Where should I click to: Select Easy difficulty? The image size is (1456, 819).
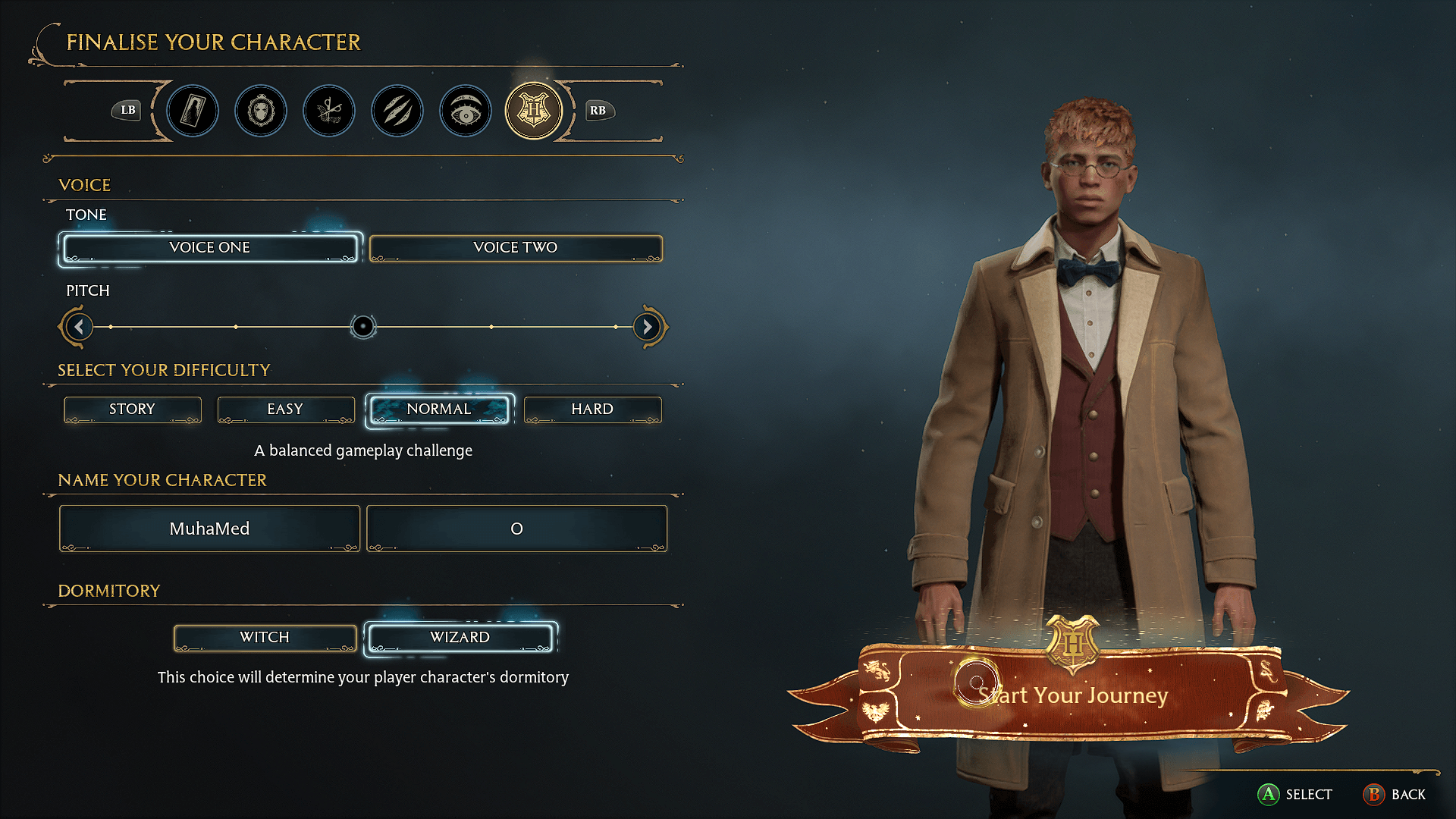pos(286,409)
